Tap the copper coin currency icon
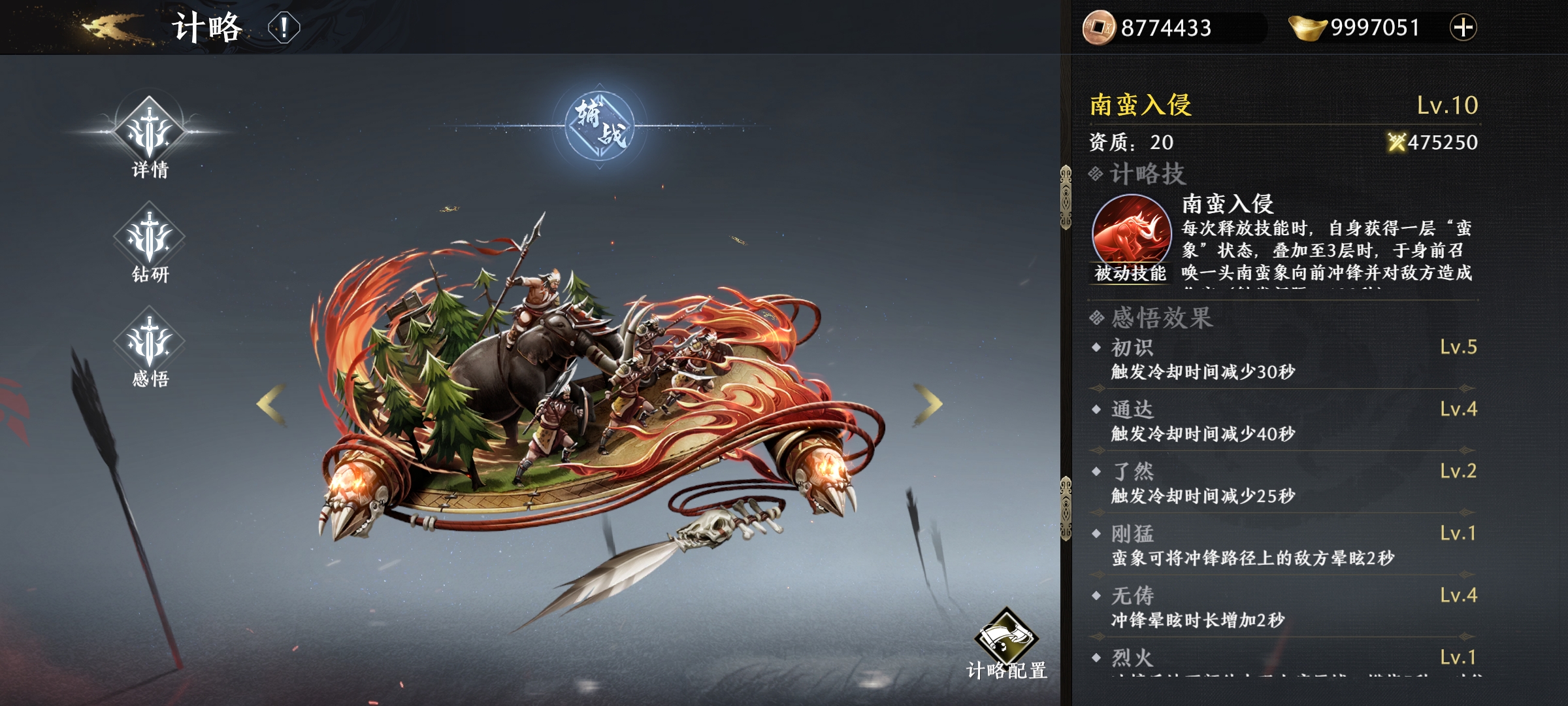1568x706 pixels. [x=1099, y=27]
